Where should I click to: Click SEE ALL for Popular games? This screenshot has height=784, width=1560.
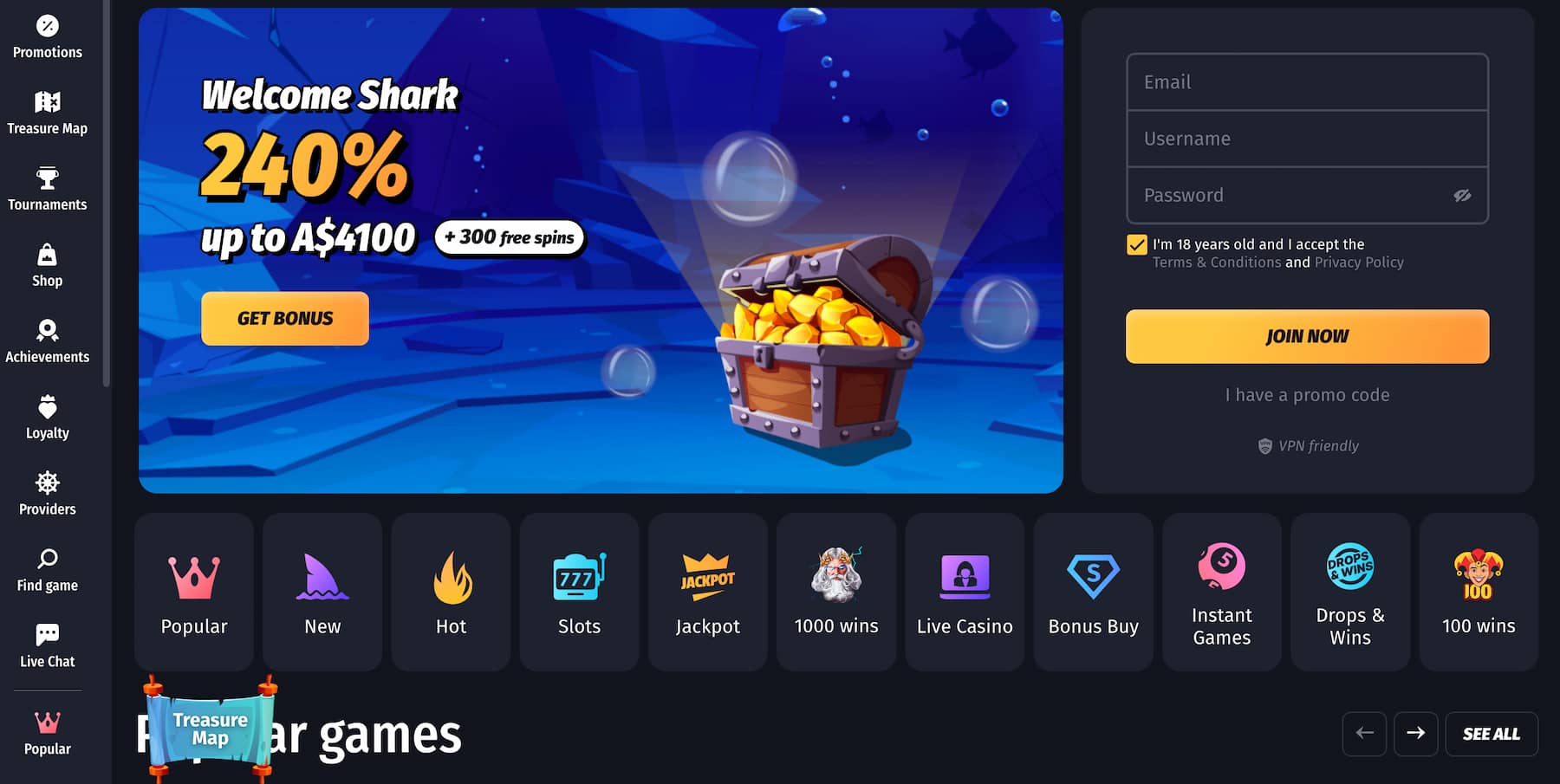[x=1491, y=734]
